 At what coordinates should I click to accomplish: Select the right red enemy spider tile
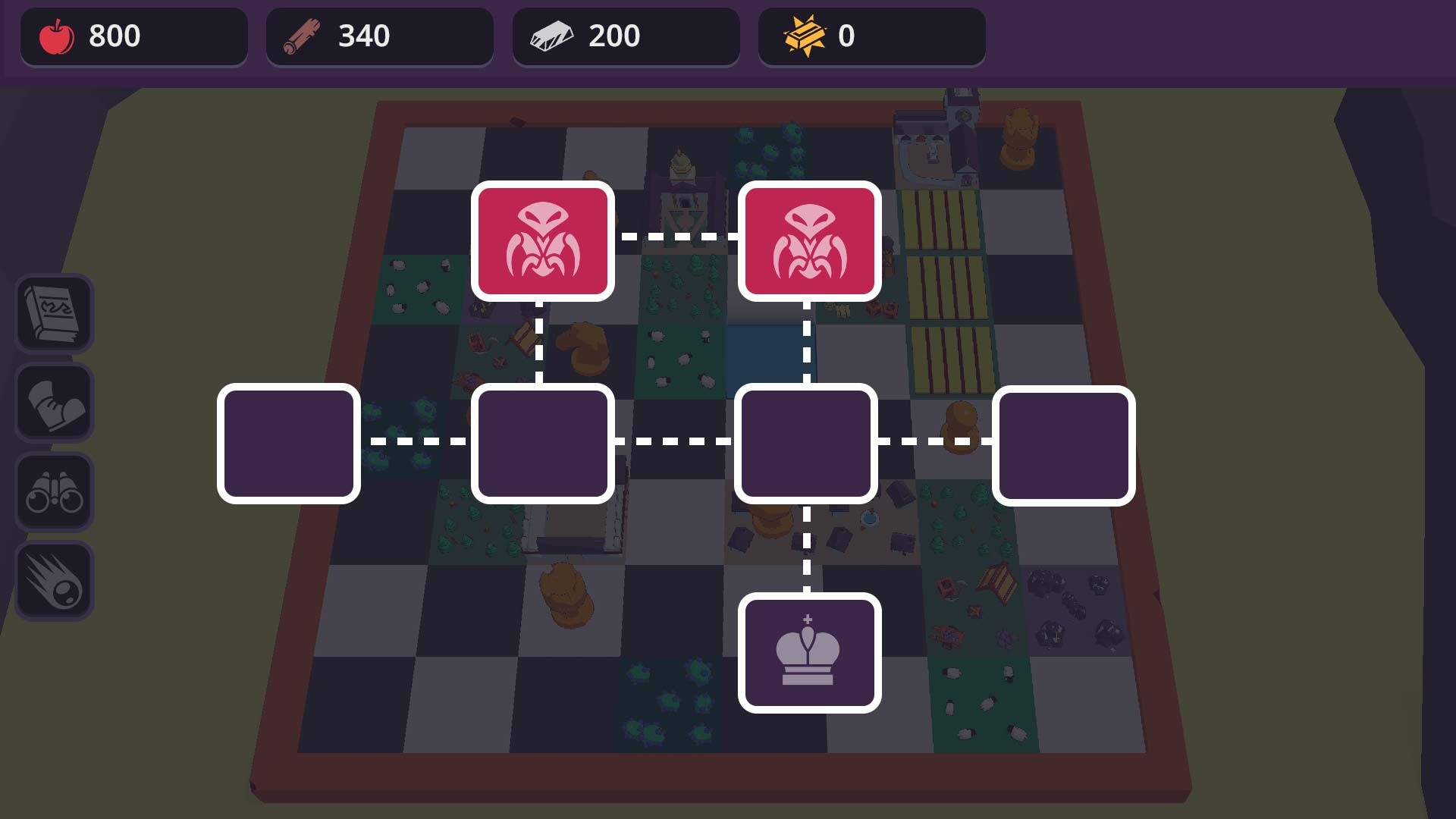808,240
